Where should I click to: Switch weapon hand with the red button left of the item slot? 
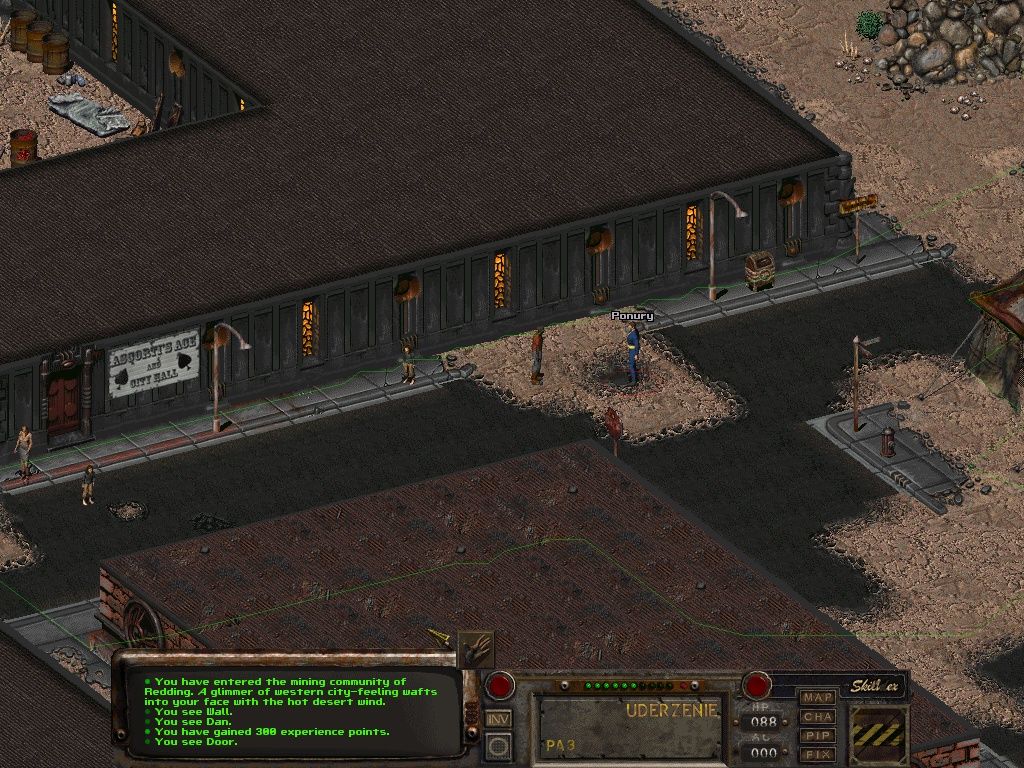(500, 686)
